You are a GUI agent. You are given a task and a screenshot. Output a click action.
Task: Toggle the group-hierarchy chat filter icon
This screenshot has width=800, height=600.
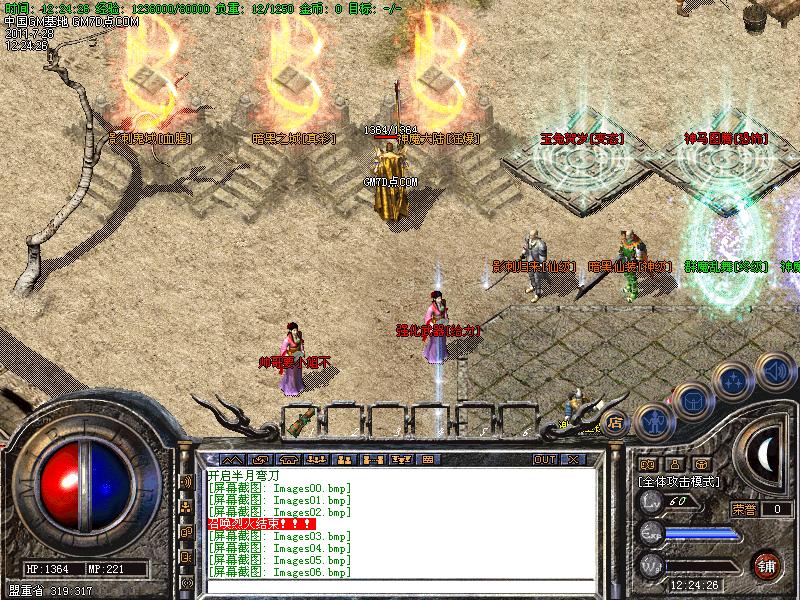pos(186,507)
